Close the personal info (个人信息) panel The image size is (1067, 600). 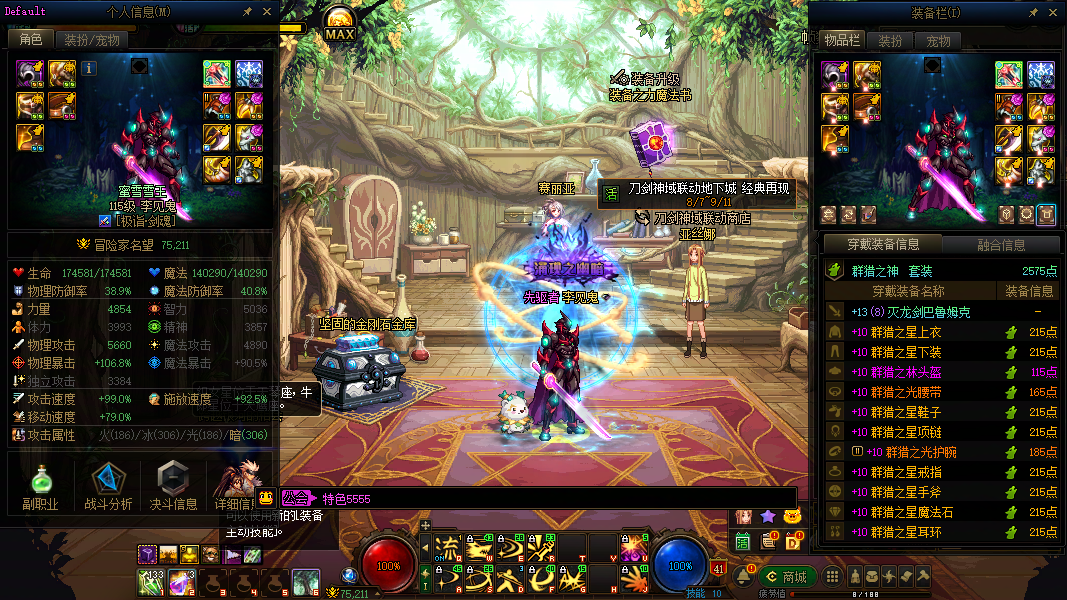tap(267, 11)
